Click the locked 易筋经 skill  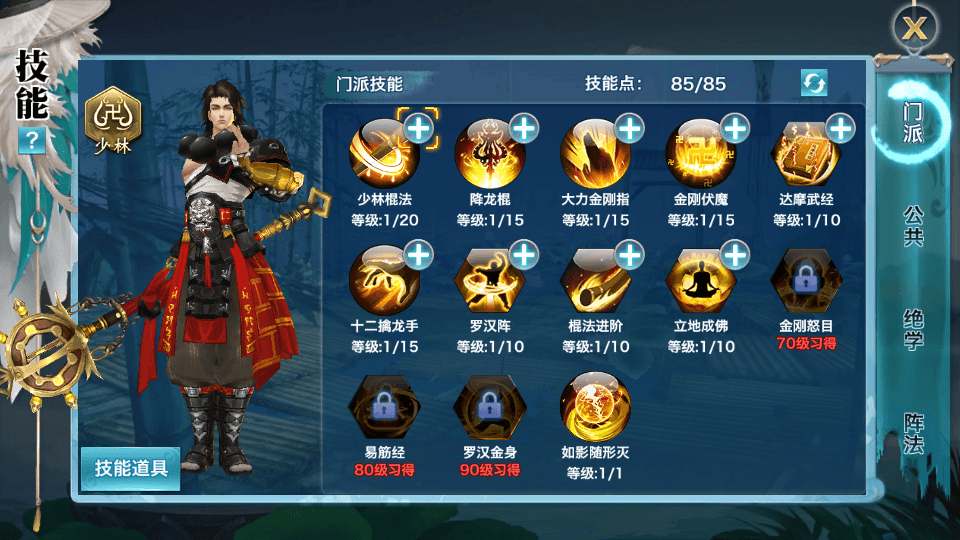coord(383,406)
